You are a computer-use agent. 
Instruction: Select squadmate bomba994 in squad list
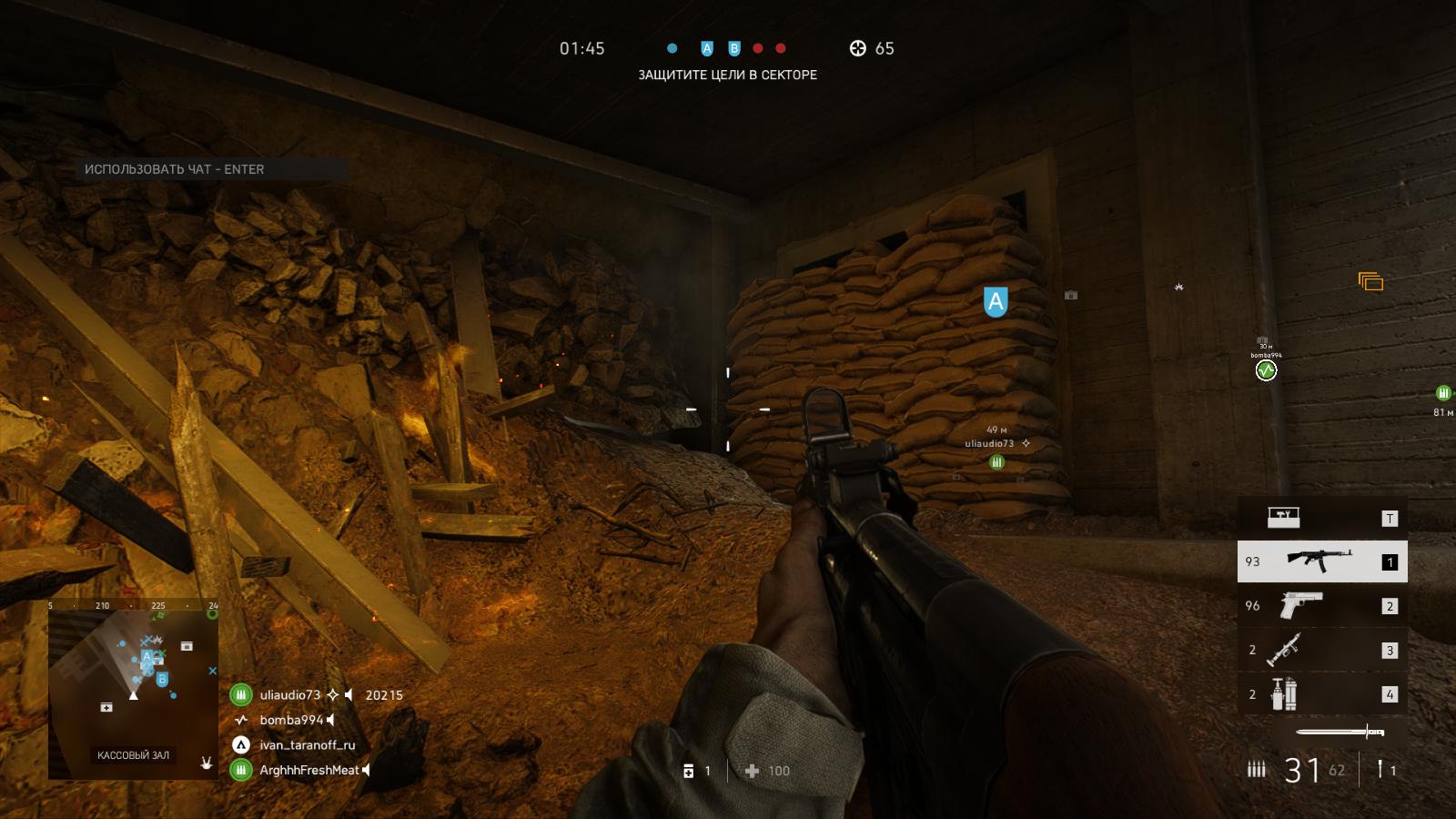[x=291, y=720]
